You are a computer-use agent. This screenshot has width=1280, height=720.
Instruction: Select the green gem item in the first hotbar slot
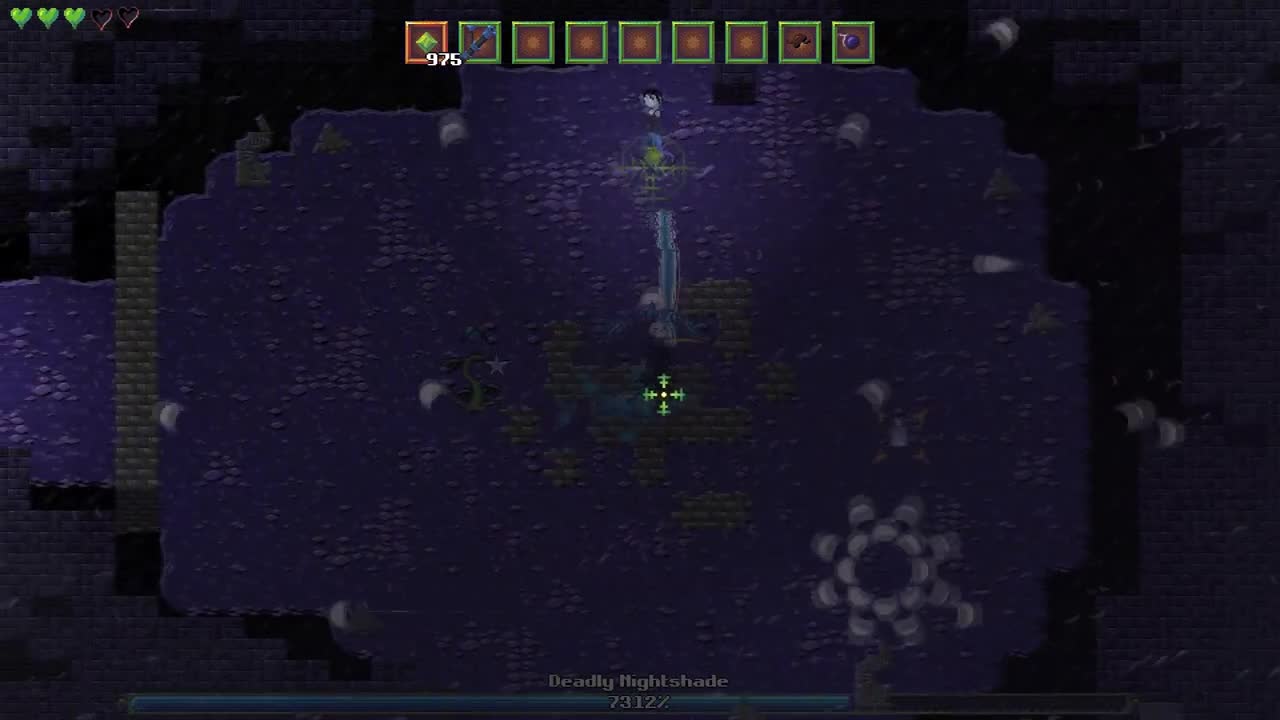[426, 41]
